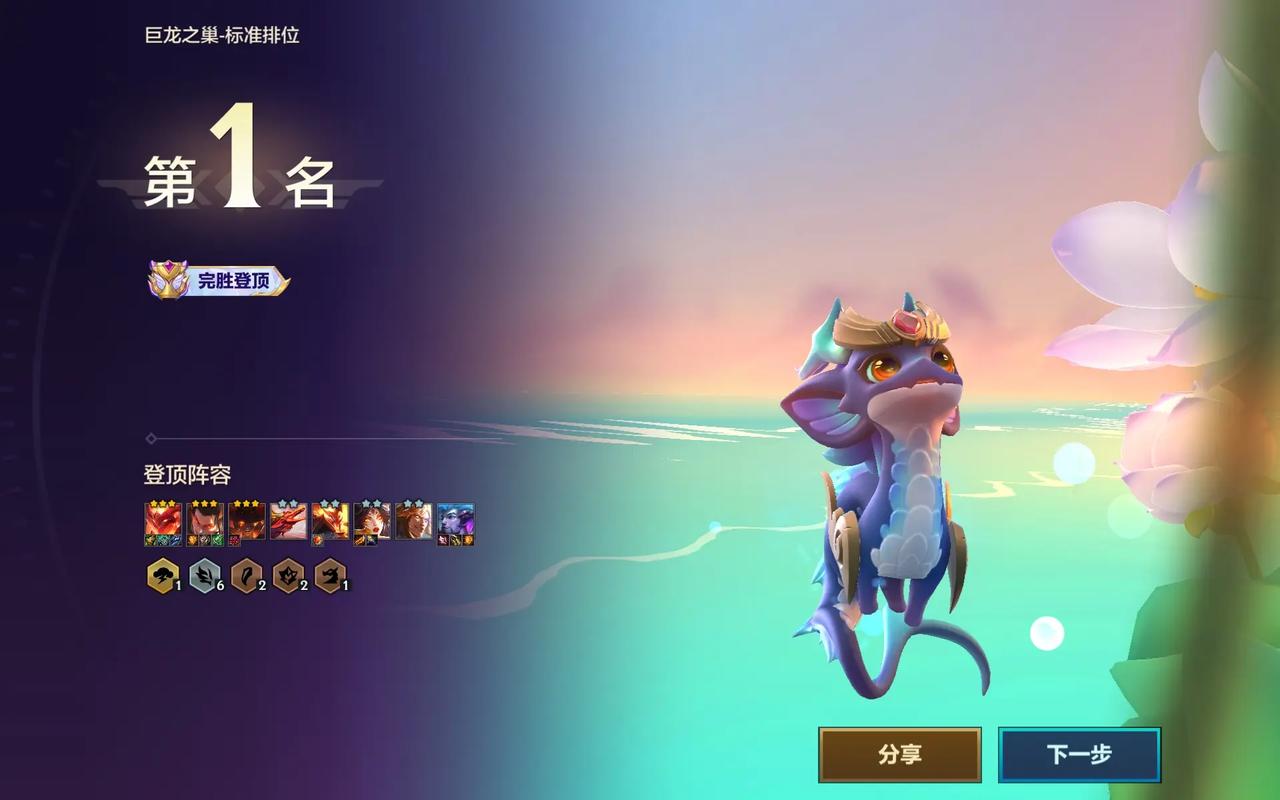
Task: Select the flying red dragon champion portrait
Action: click(x=288, y=521)
